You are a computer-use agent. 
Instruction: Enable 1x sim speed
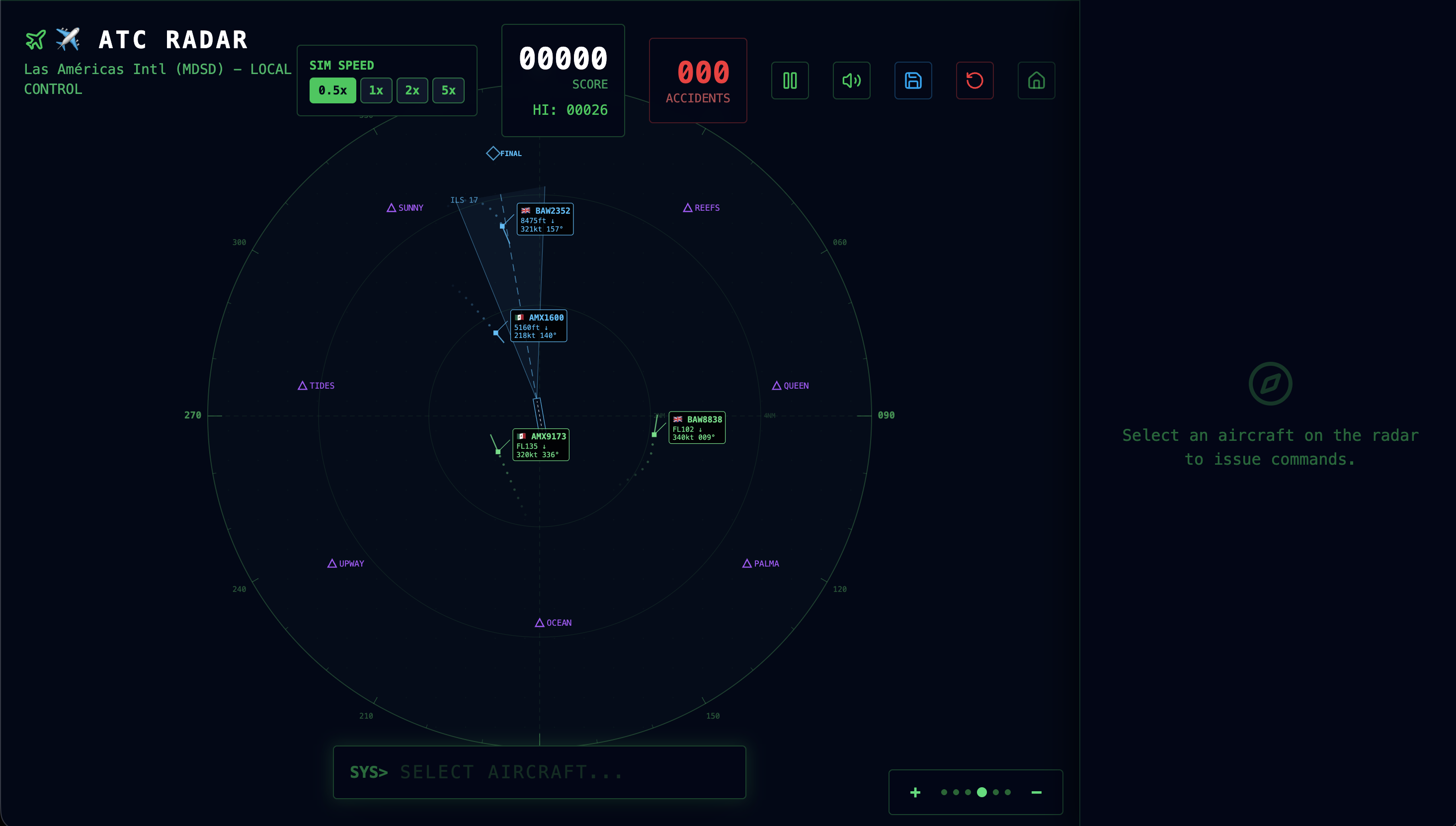[376, 89]
